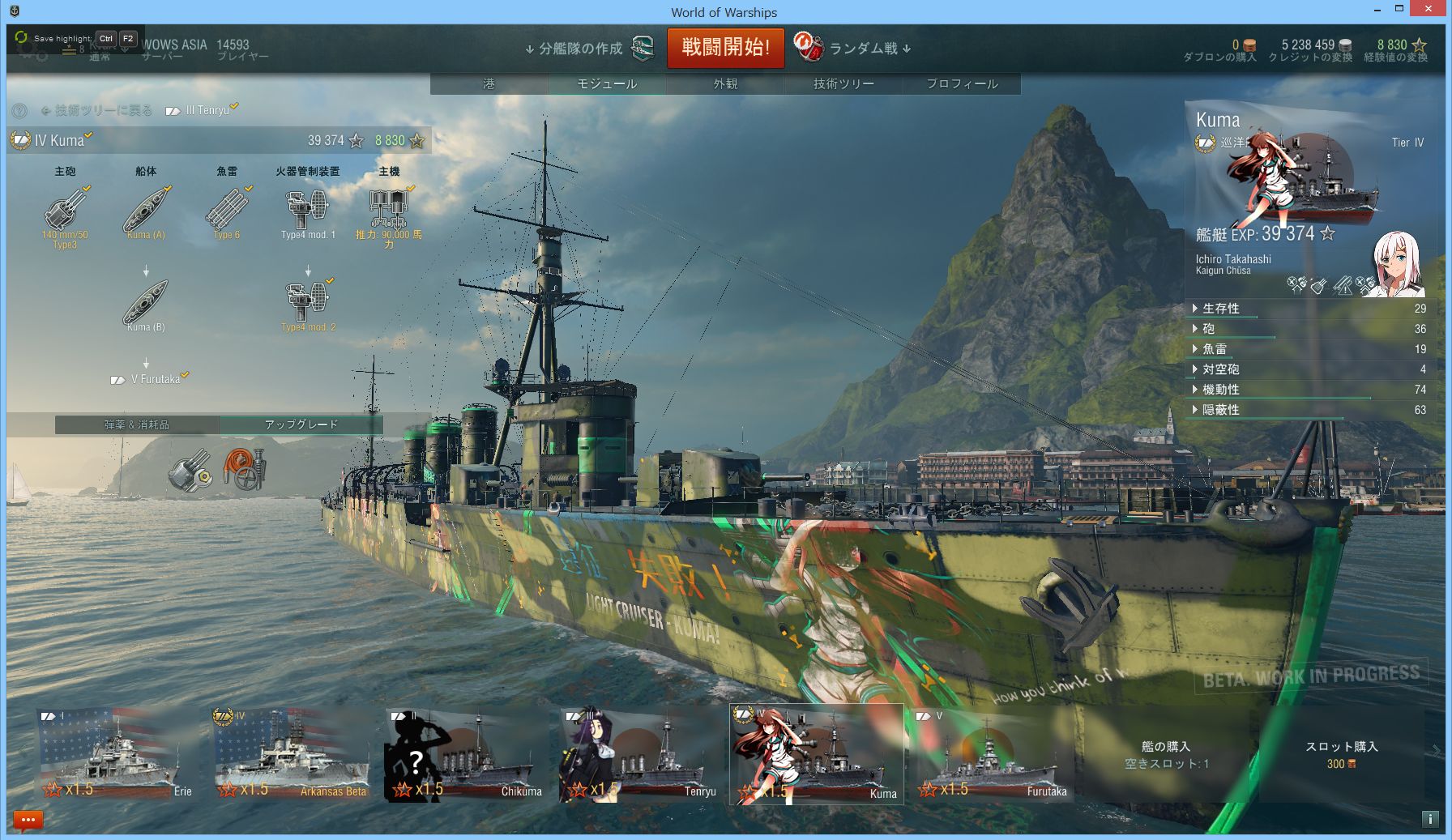Start the battle with the red 戦闘開始 button
1452x840 pixels.
(725, 48)
